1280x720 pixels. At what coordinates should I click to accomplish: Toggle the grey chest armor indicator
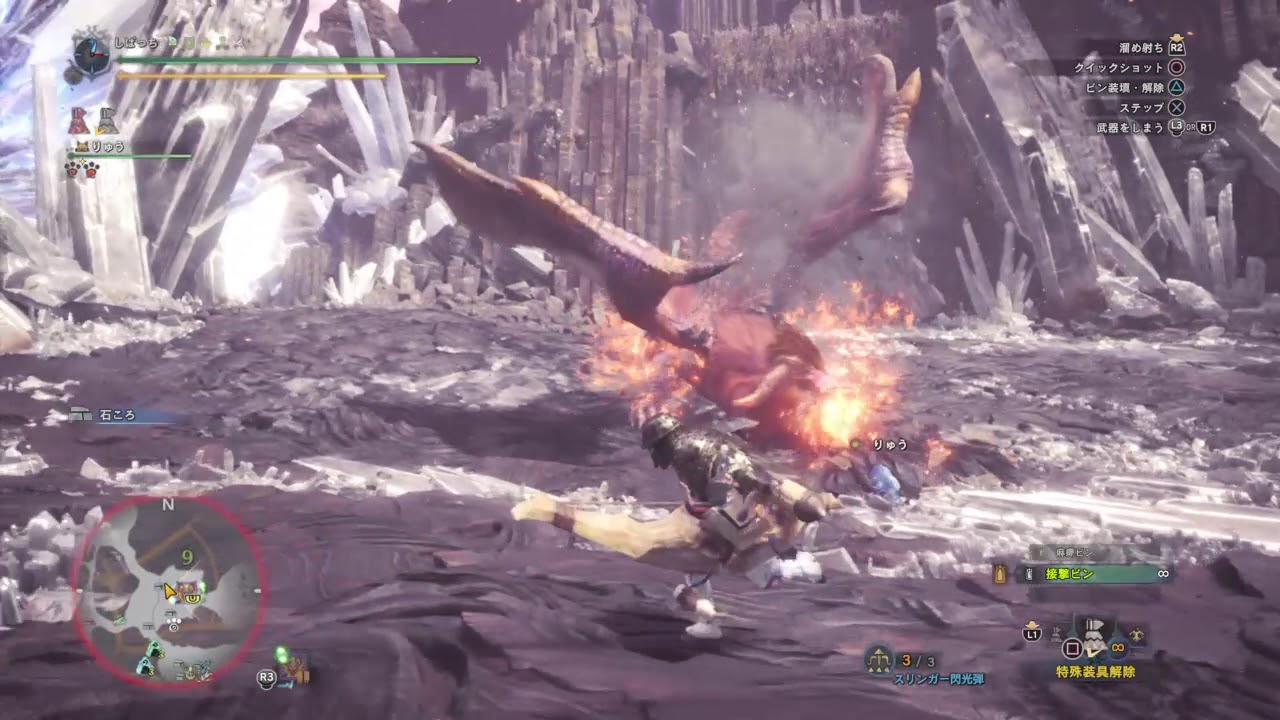click(x=108, y=121)
